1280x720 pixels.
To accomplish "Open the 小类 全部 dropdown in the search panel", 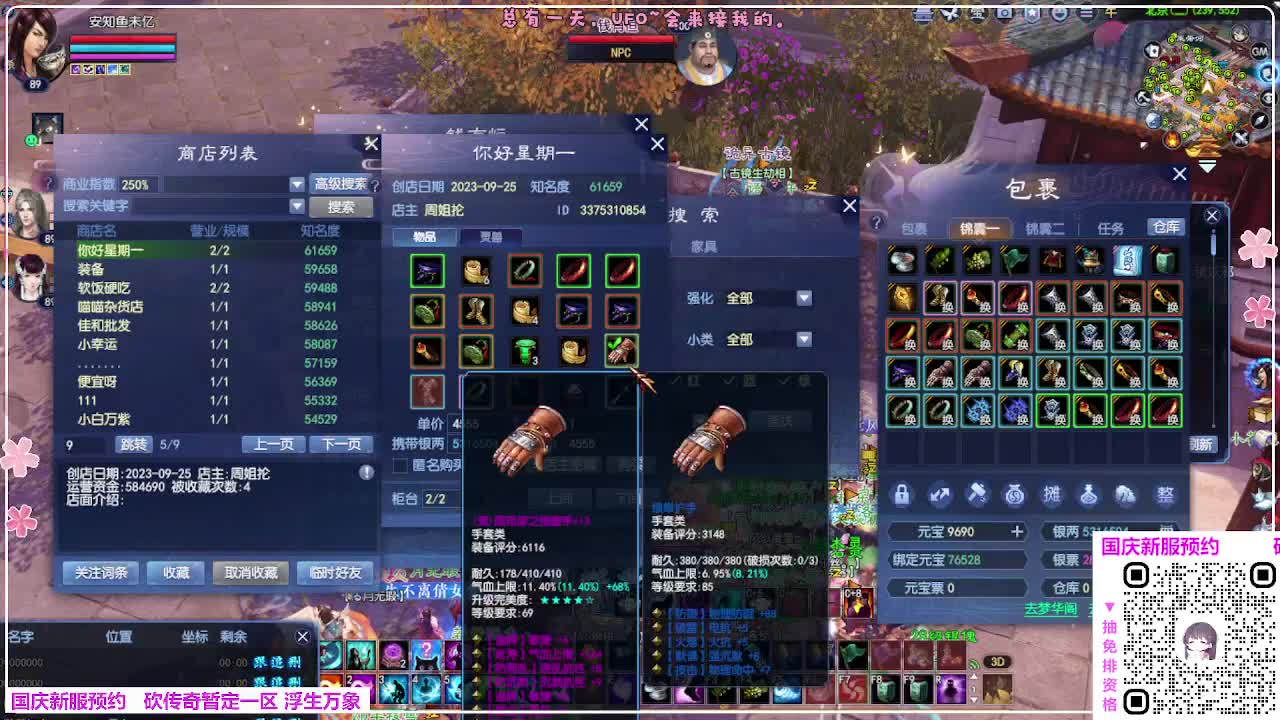I will click(x=804, y=340).
